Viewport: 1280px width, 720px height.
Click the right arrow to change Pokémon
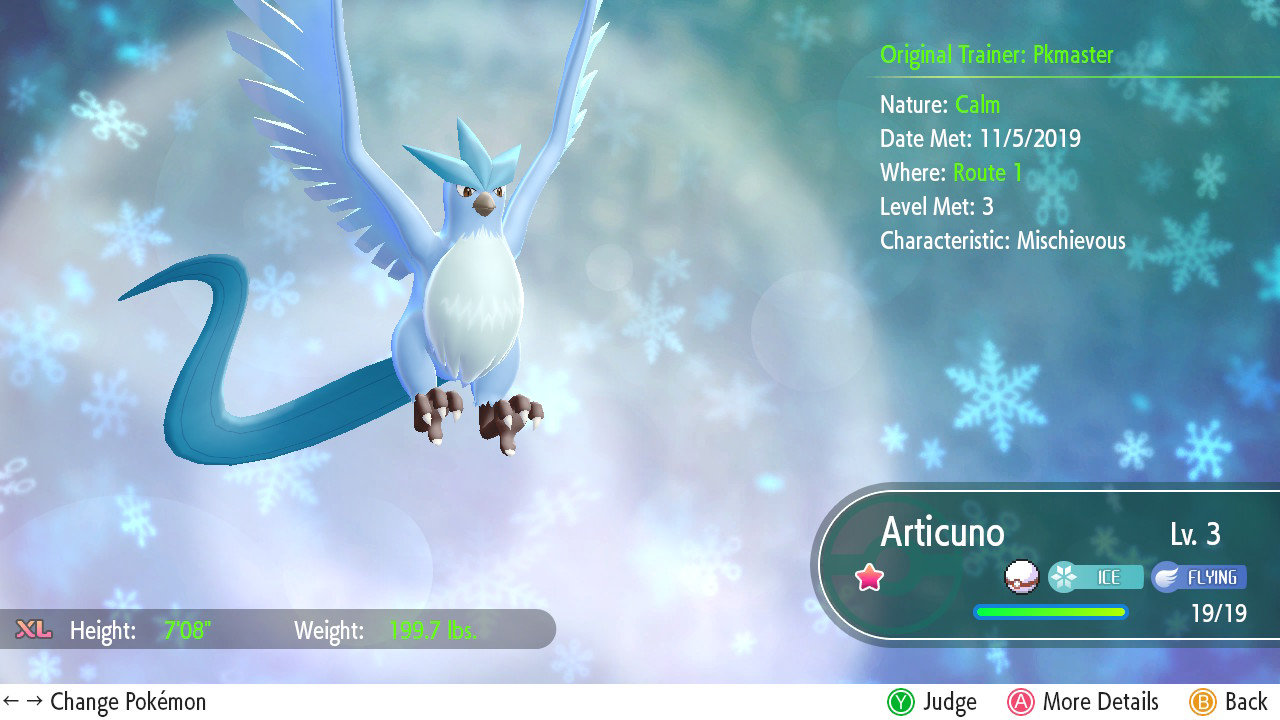33,701
